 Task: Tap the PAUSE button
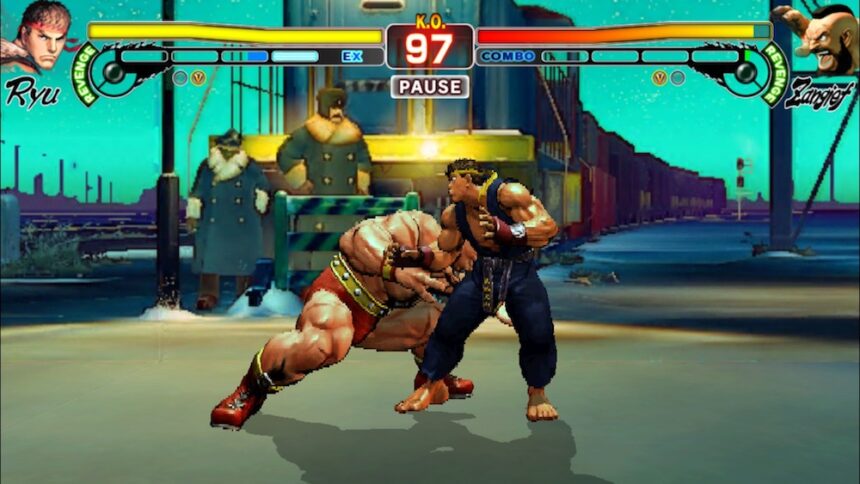tap(429, 87)
